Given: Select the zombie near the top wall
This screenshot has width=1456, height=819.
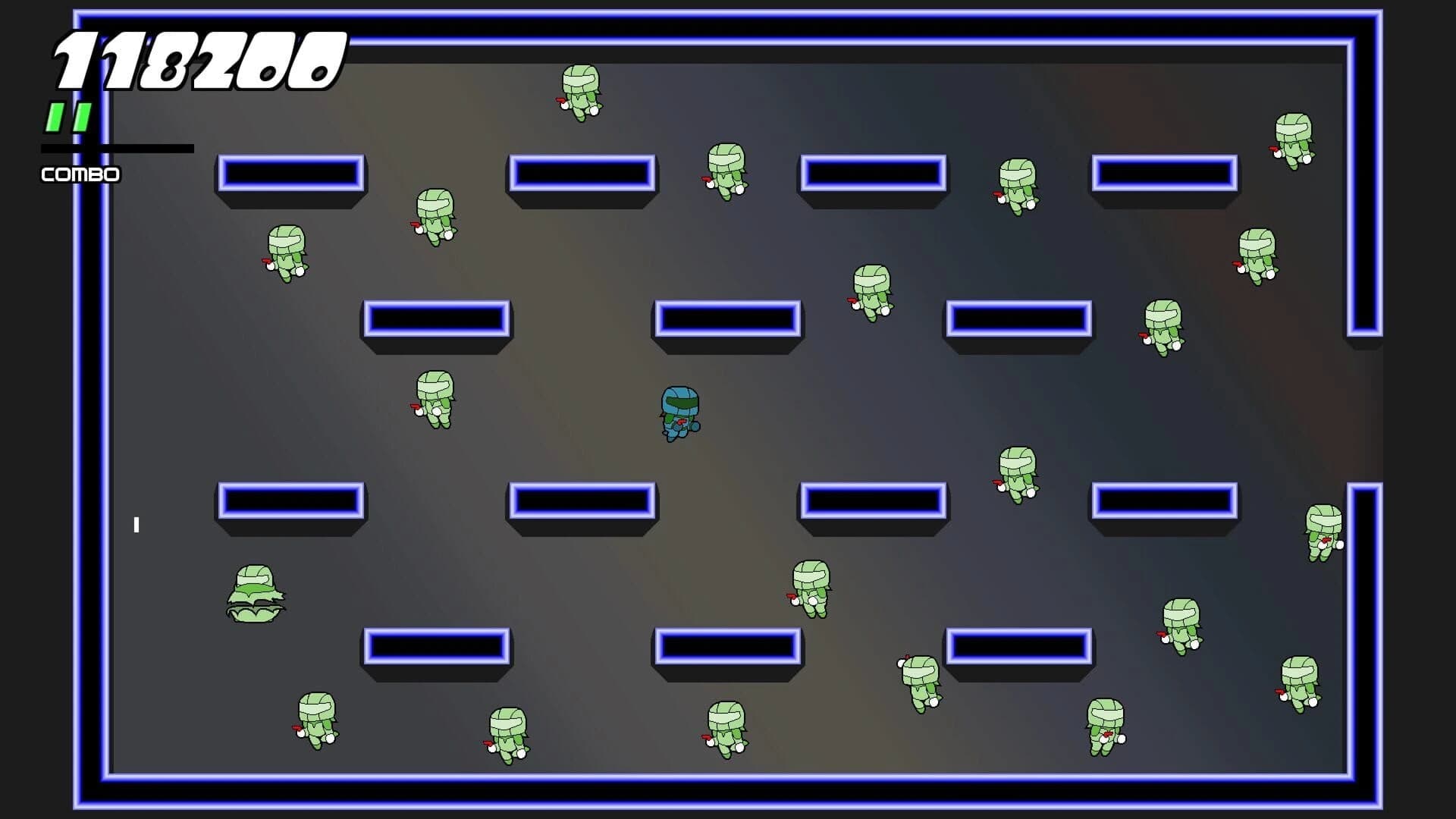Looking at the screenshot, I should [x=580, y=94].
